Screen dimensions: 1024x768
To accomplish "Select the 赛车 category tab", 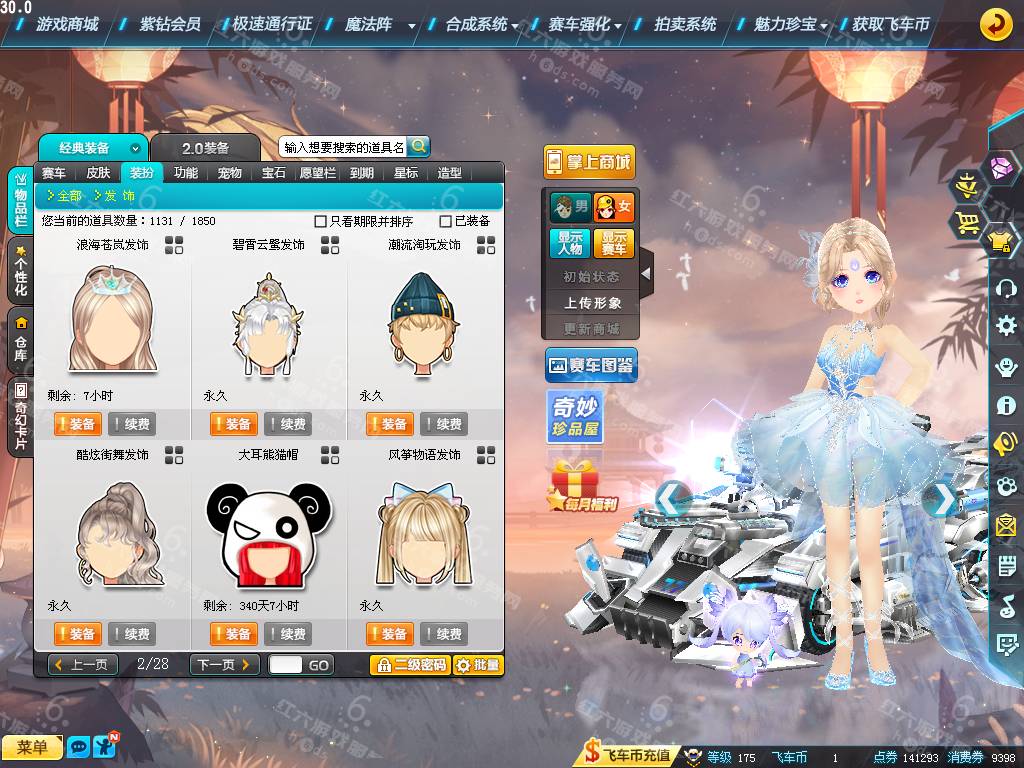I will point(54,173).
